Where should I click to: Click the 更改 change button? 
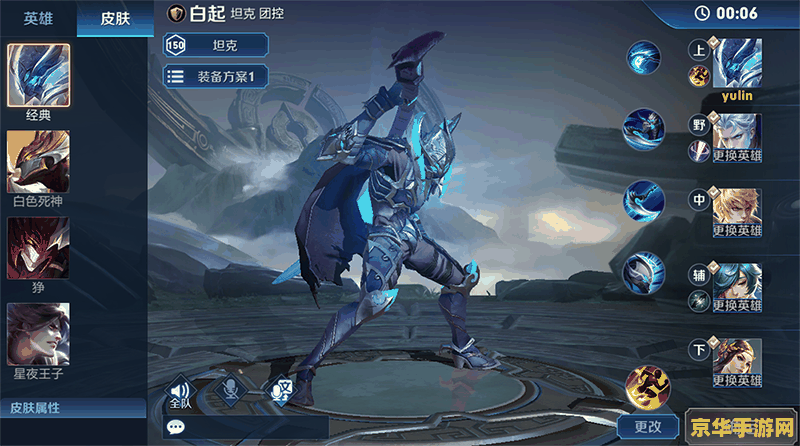click(x=648, y=427)
